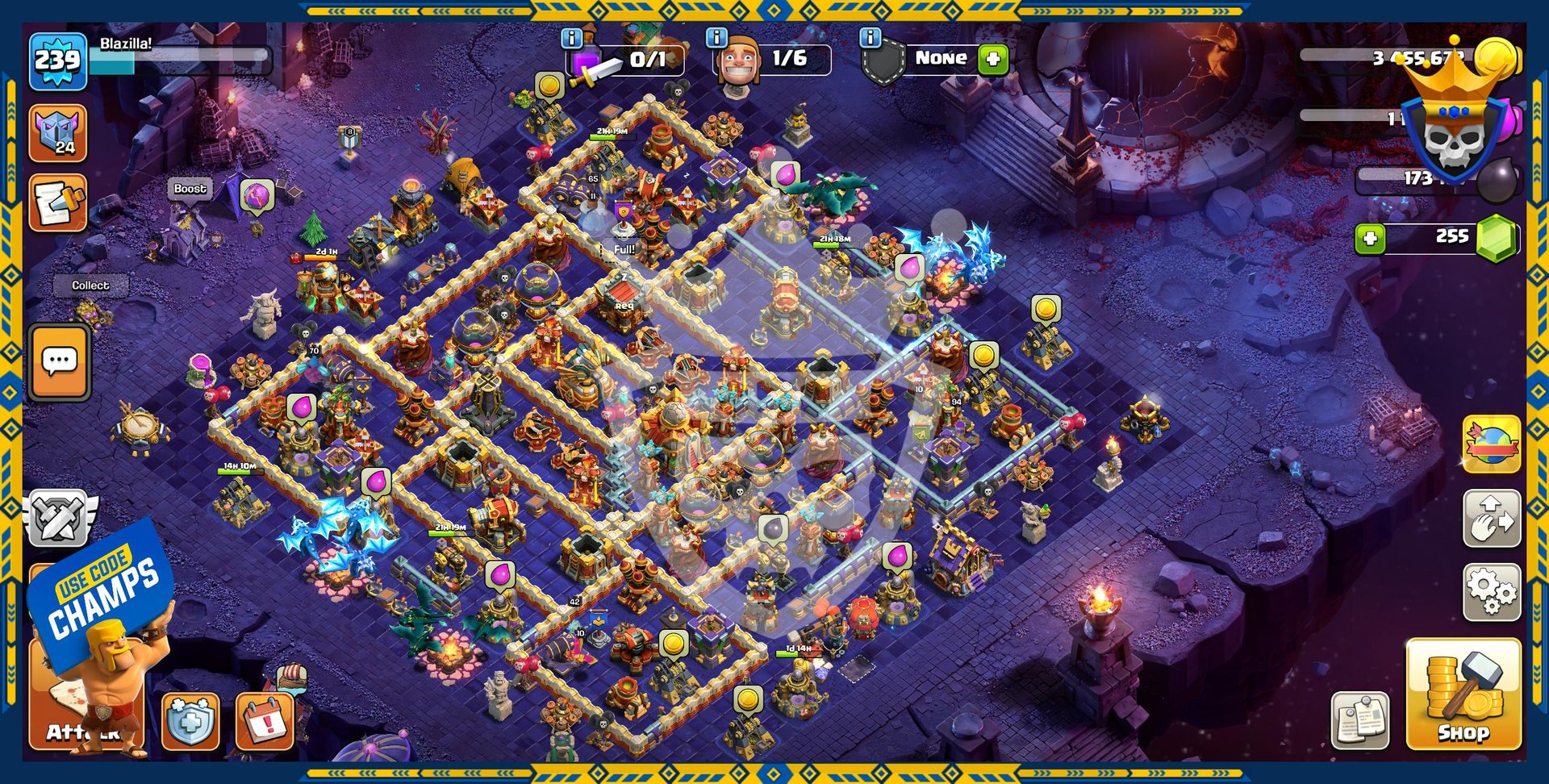Click the crossed swords winged badge

pos(58,518)
